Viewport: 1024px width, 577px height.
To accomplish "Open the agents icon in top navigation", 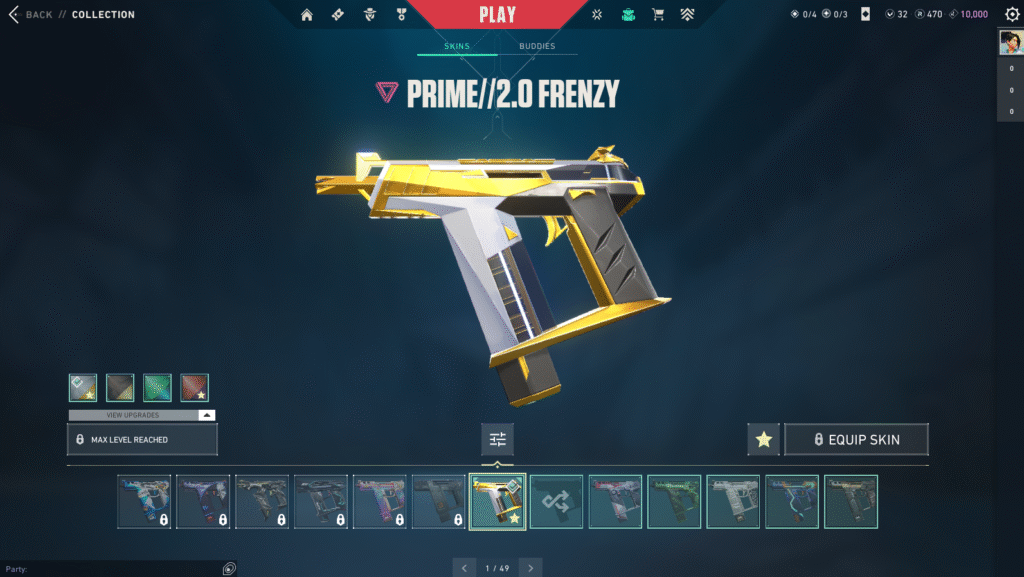I will (369, 15).
